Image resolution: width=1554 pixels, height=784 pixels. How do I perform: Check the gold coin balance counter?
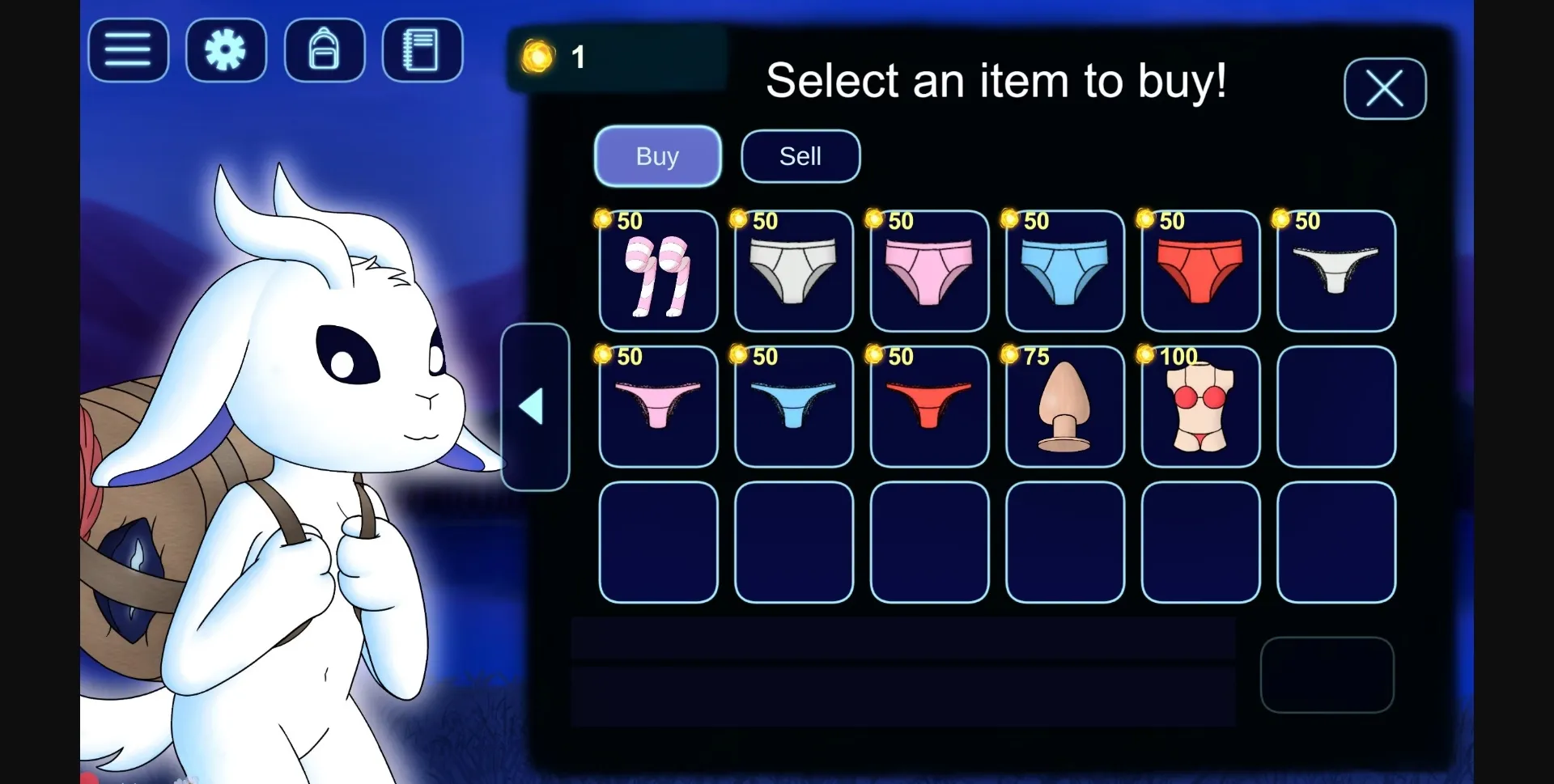558,57
